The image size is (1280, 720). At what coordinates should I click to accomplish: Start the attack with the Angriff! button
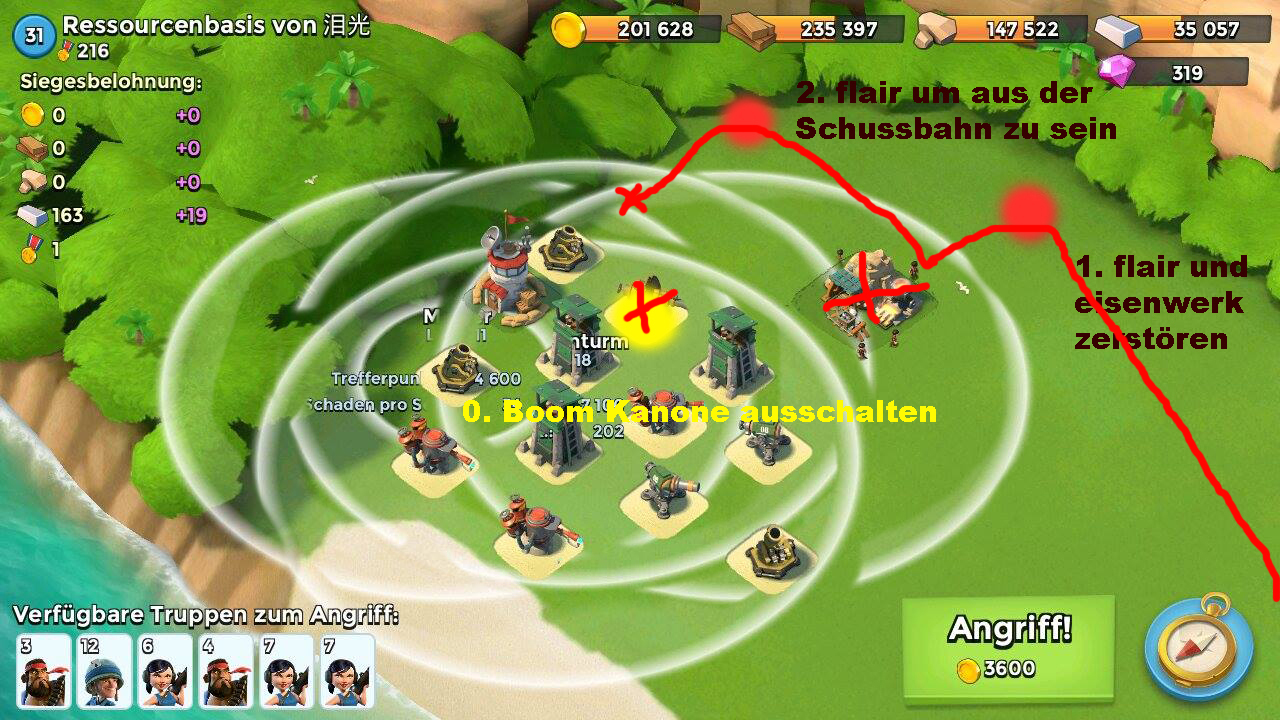tap(1008, 647)
